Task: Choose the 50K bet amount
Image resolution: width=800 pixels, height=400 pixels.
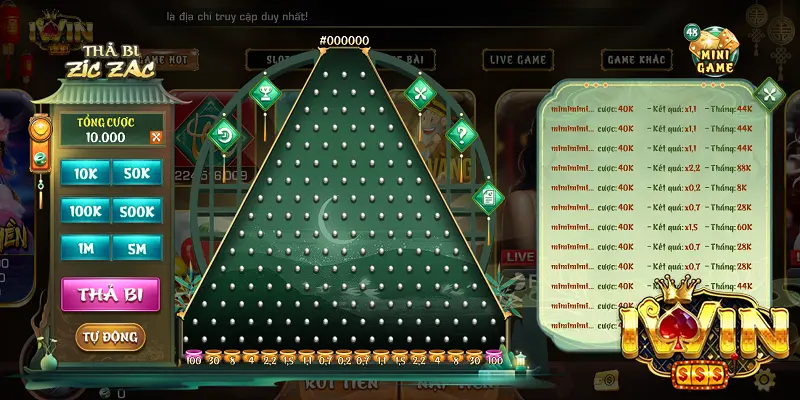Action: pos(137,174)
